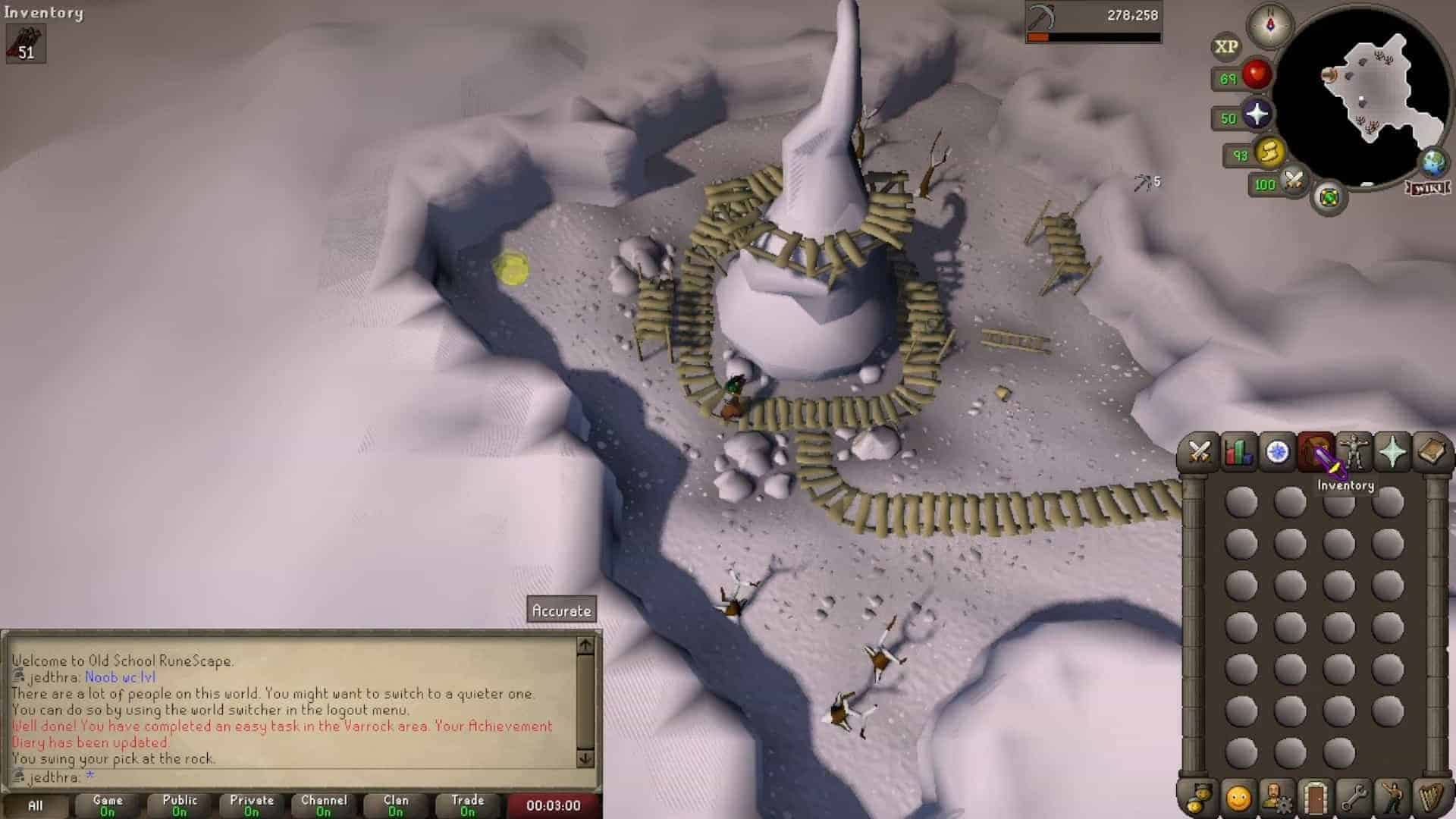This screenshot has height=819, width=1456.
Task: Click the compass to face north
Action: click(1270, 25)
